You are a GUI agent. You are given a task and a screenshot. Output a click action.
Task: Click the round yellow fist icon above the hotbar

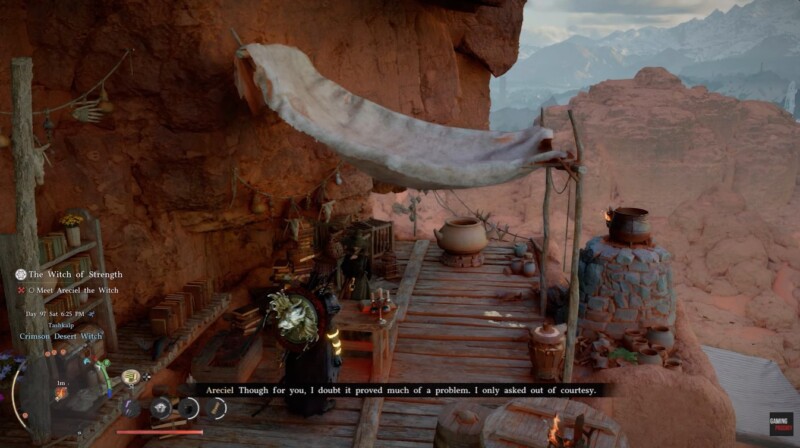tap(130, 377)
